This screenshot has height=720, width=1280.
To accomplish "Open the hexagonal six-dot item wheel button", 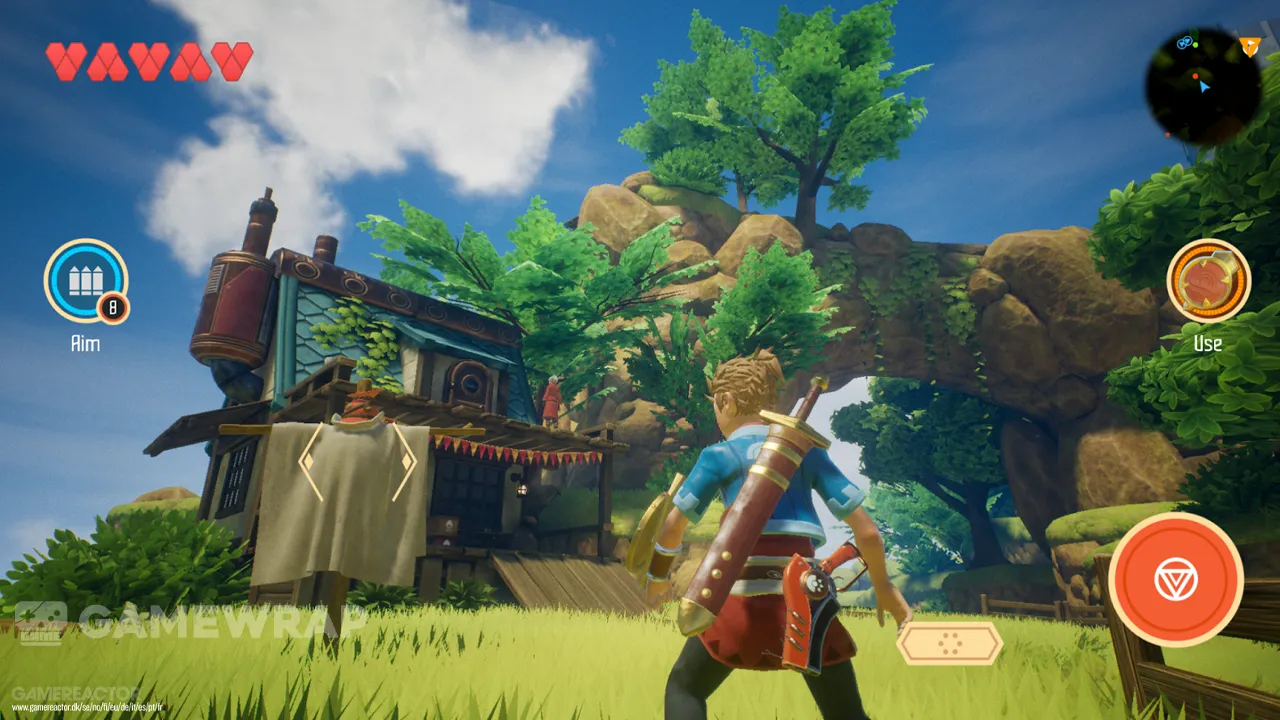I will pyautogui.click(x=949, y=643).
